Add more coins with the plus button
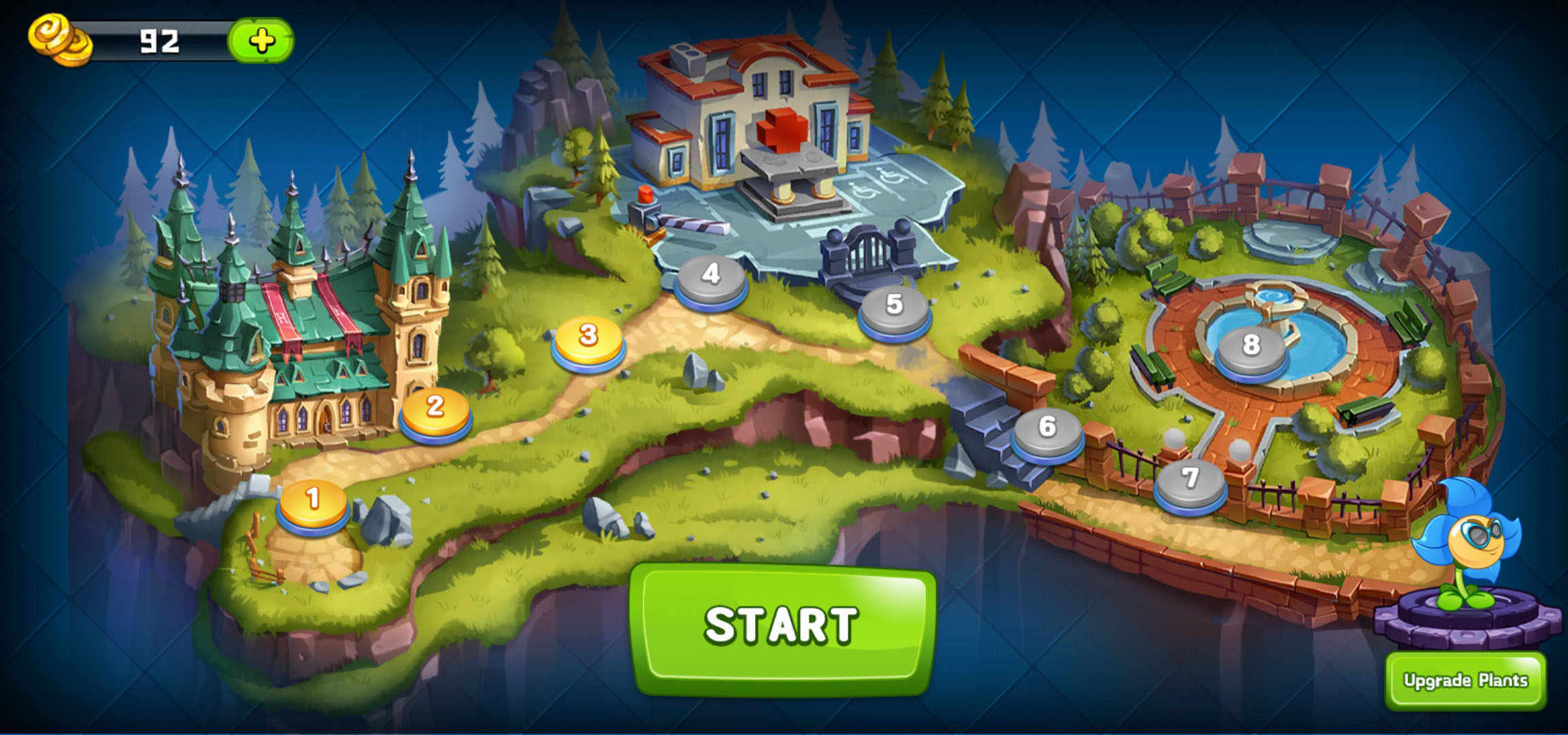 point(261,42)
